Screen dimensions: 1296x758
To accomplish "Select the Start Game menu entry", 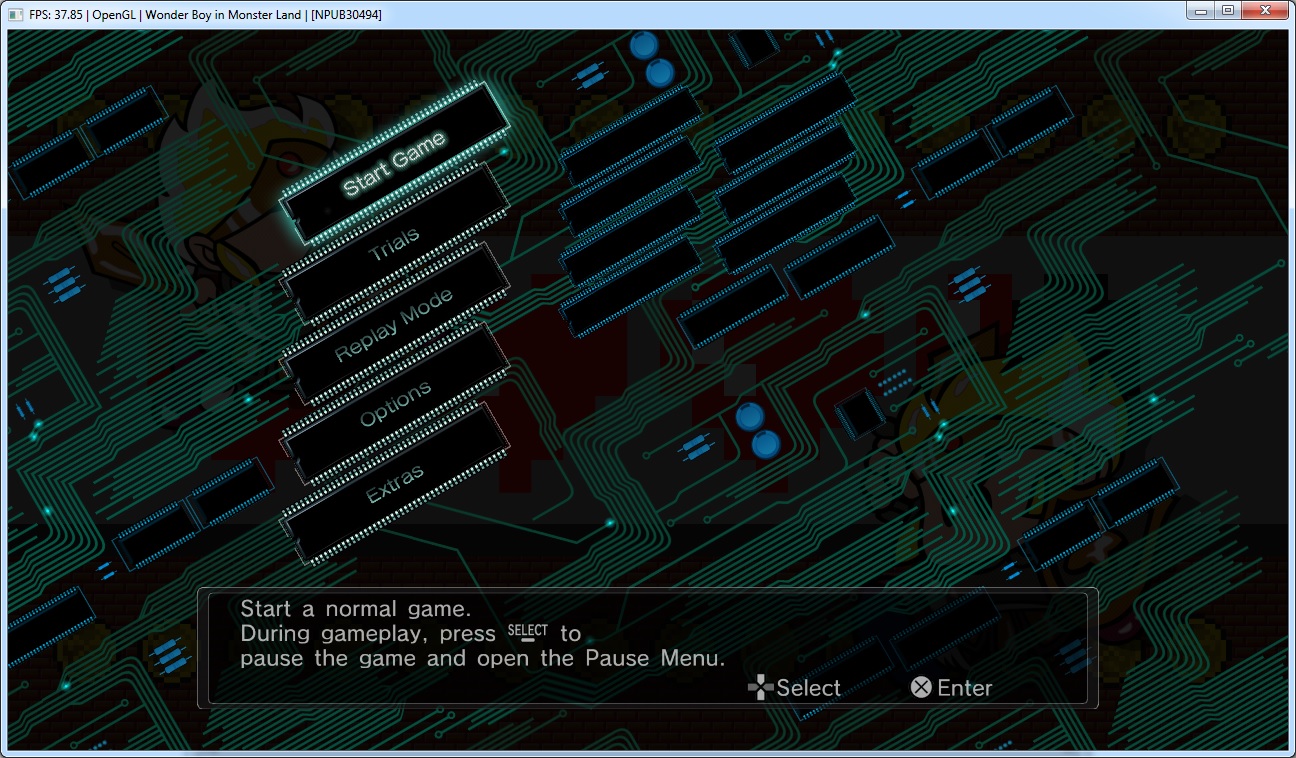I will point(394,164).
